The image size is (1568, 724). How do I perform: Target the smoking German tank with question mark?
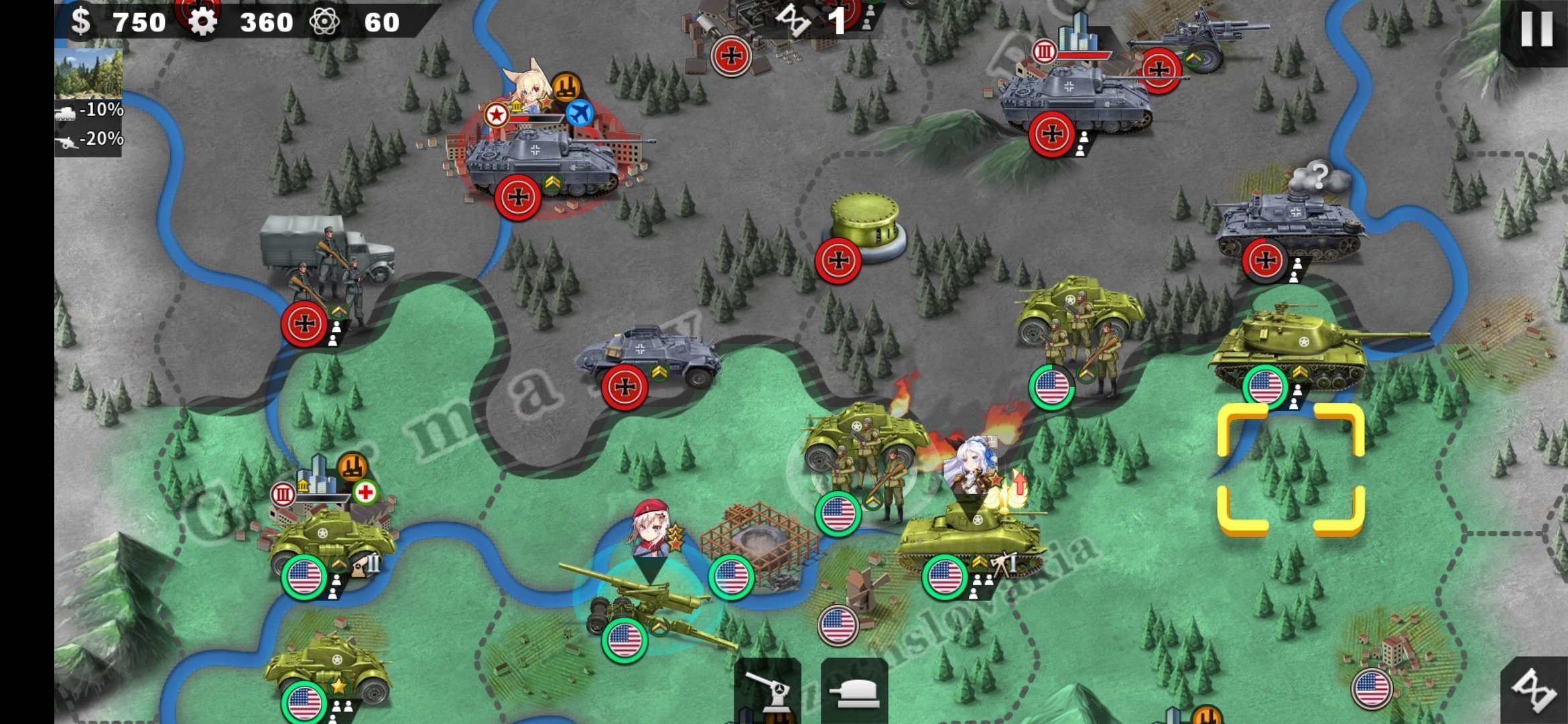[1290, 225]
